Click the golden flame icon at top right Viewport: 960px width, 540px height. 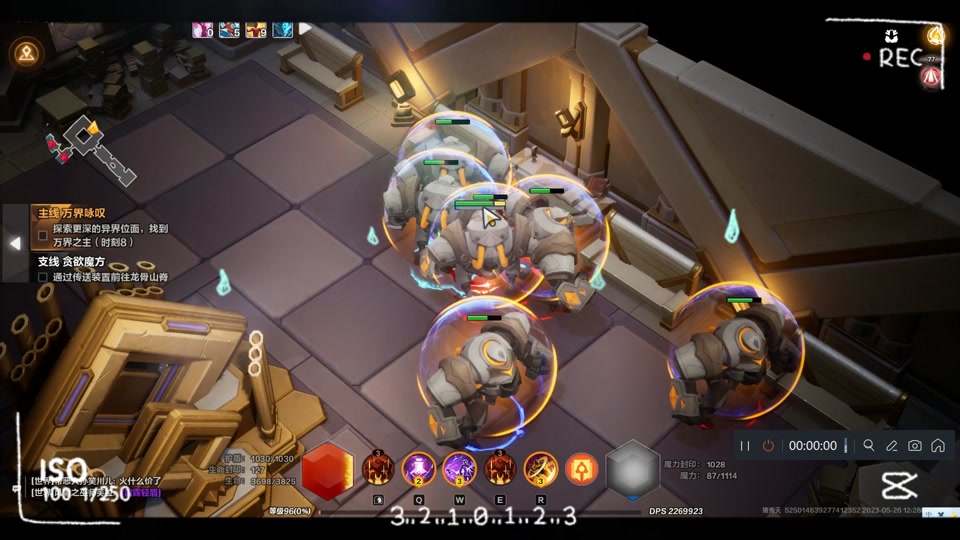[936, 36]
